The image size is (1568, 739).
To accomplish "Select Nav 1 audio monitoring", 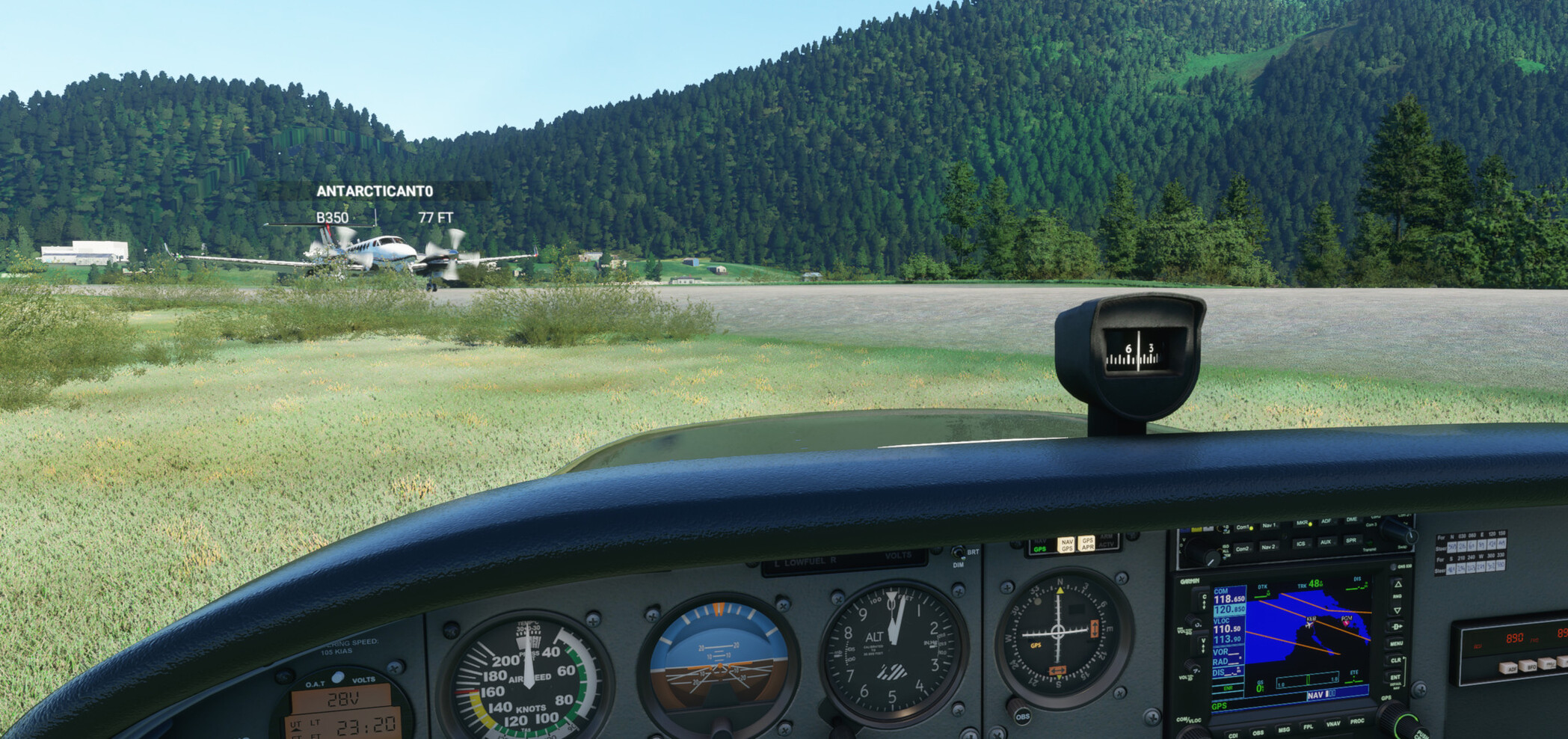I will [x=1269, y=525].
